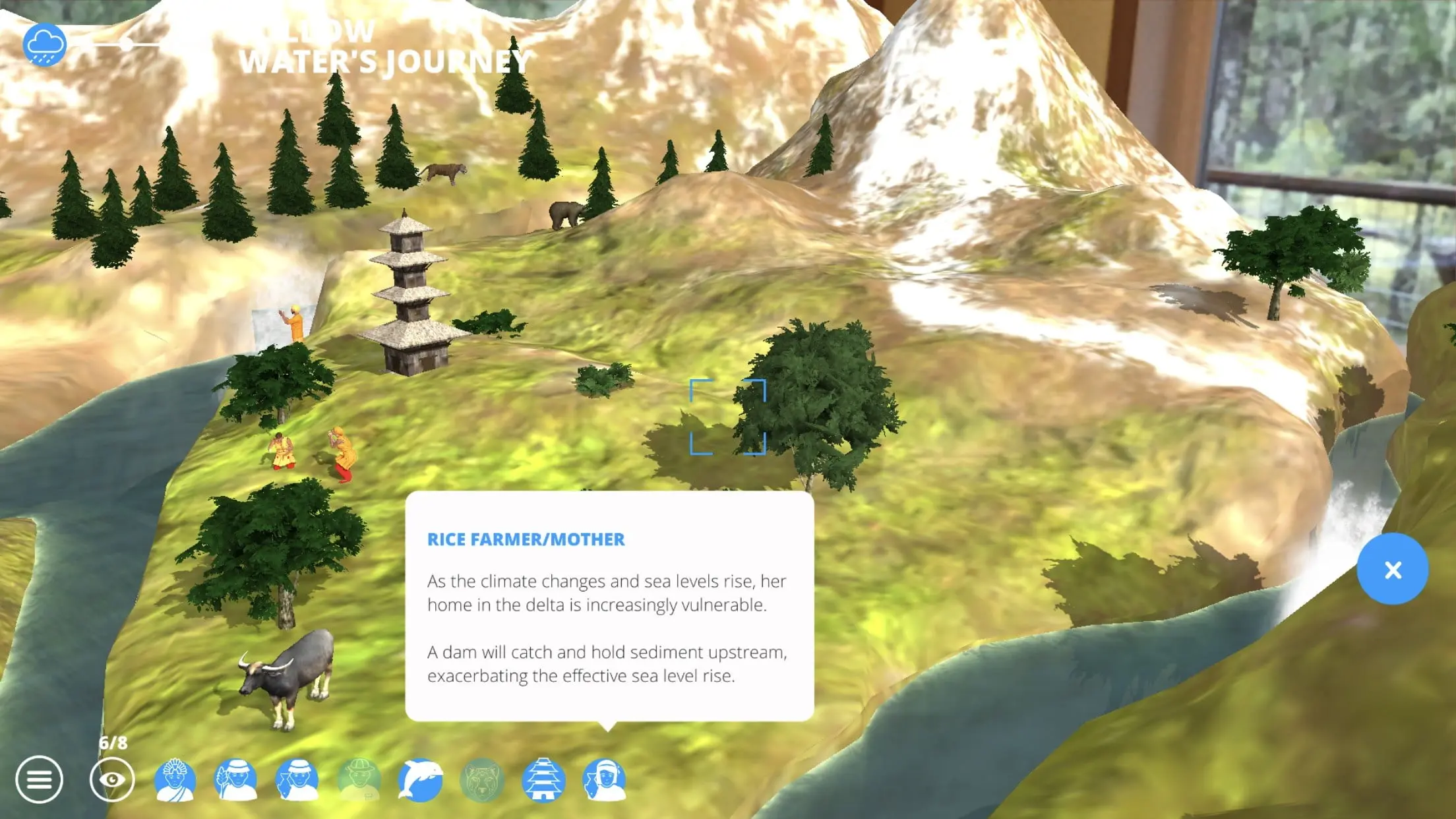Choose the faded tiger face icon
The image size is (1456, 819).
coord(482,780)
